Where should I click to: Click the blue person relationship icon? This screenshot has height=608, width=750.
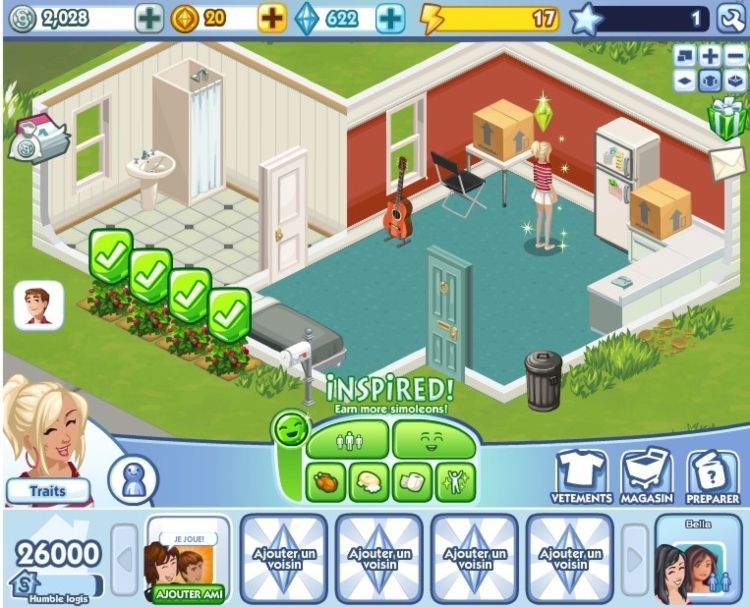(132, 480)
